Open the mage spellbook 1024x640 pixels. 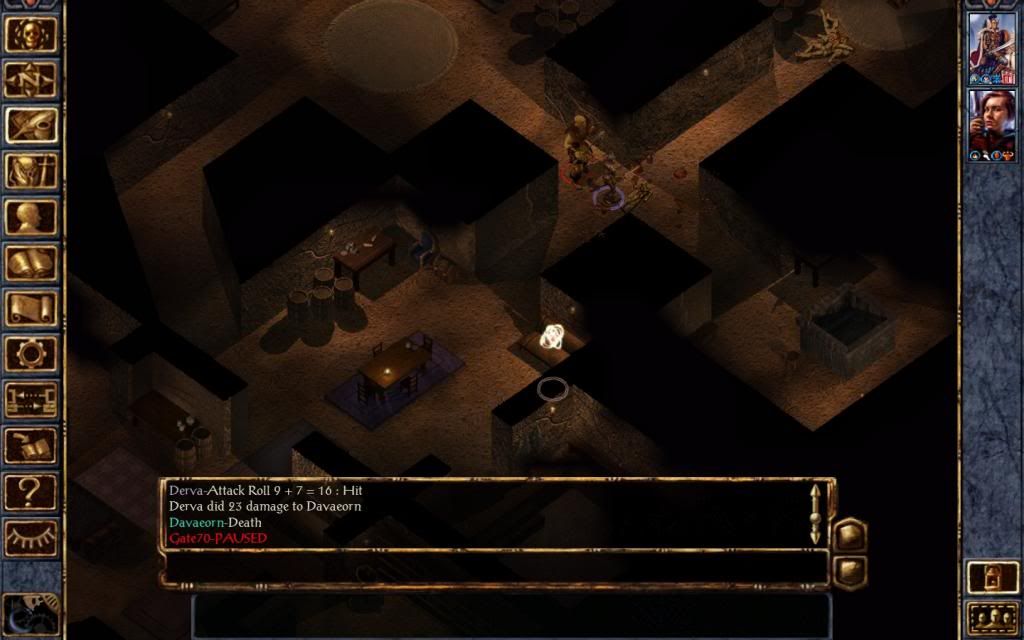(x=32, y=264)
